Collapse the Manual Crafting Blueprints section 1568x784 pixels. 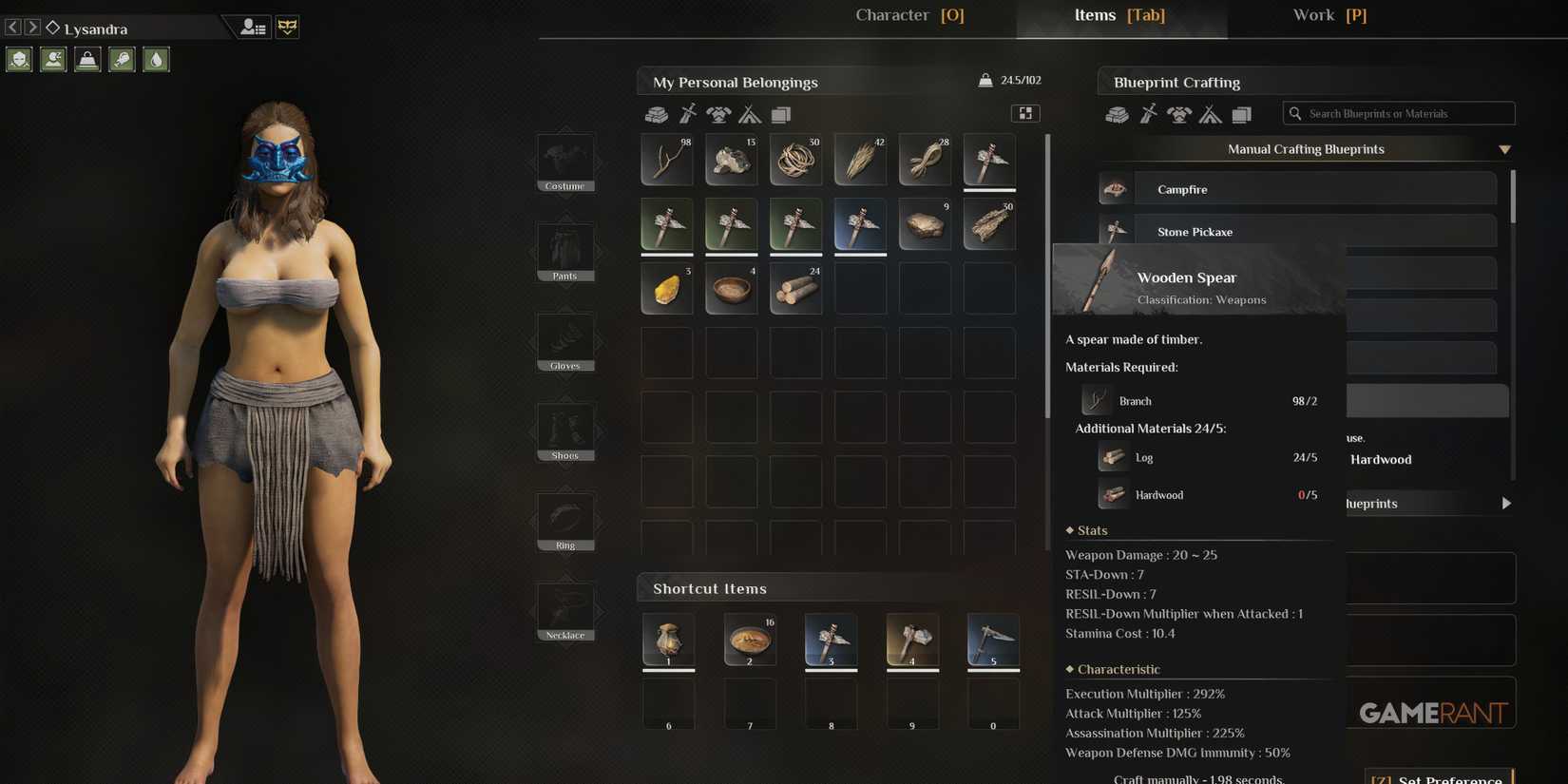tap(1504, 149)
